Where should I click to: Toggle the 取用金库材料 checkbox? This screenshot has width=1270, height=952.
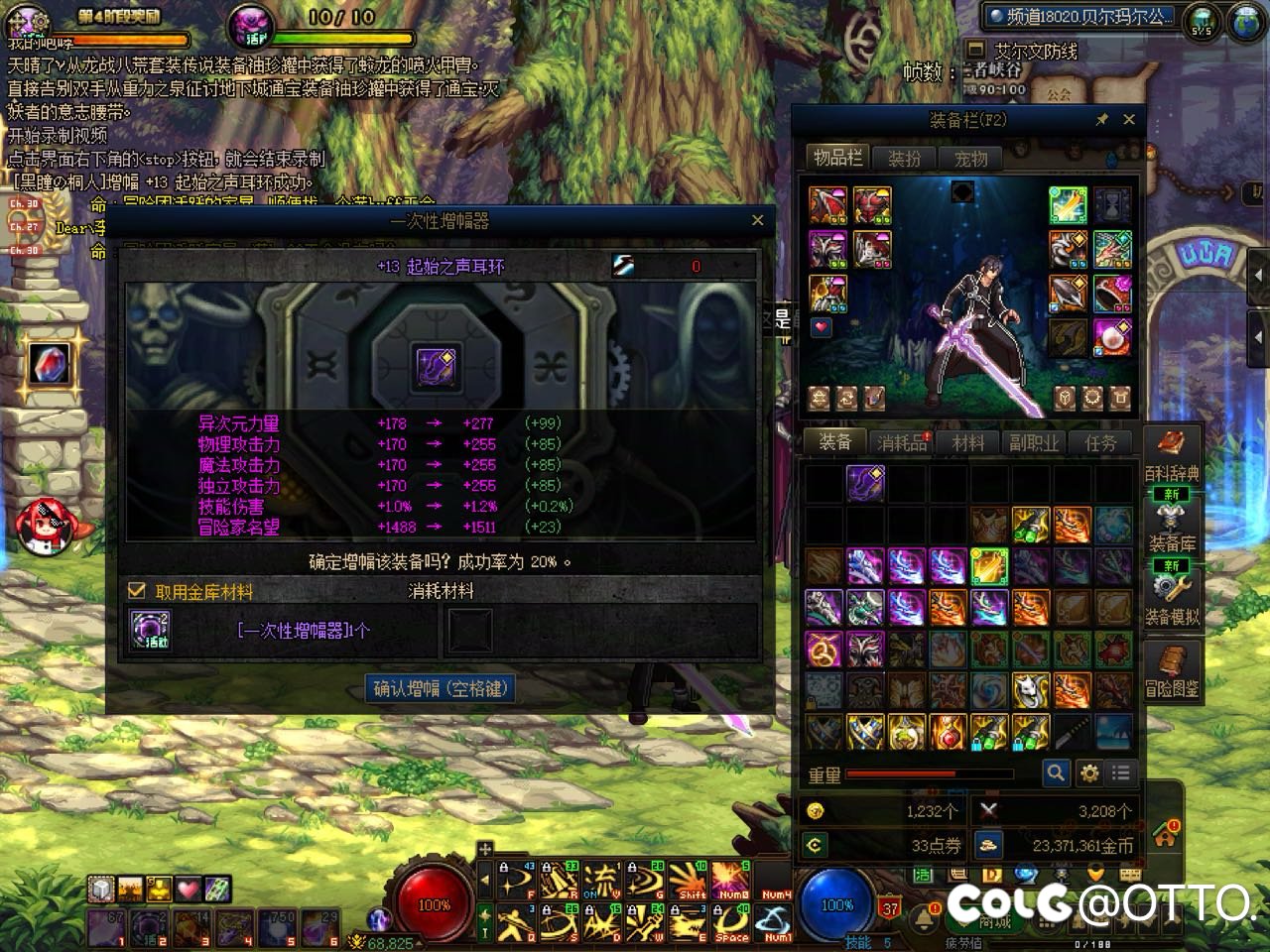tap(138, 591)
